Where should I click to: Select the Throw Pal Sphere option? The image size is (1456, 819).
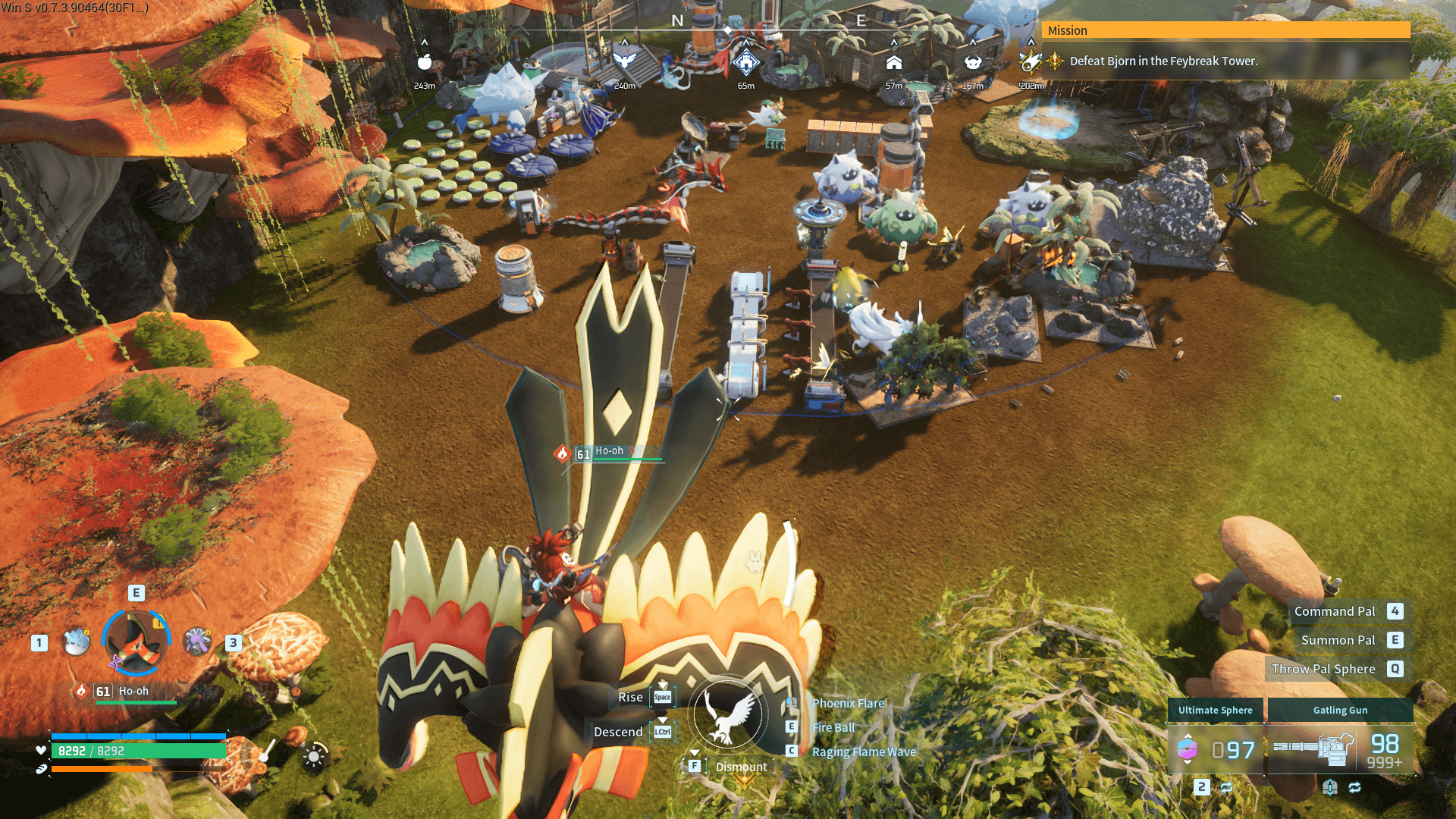1323,669
